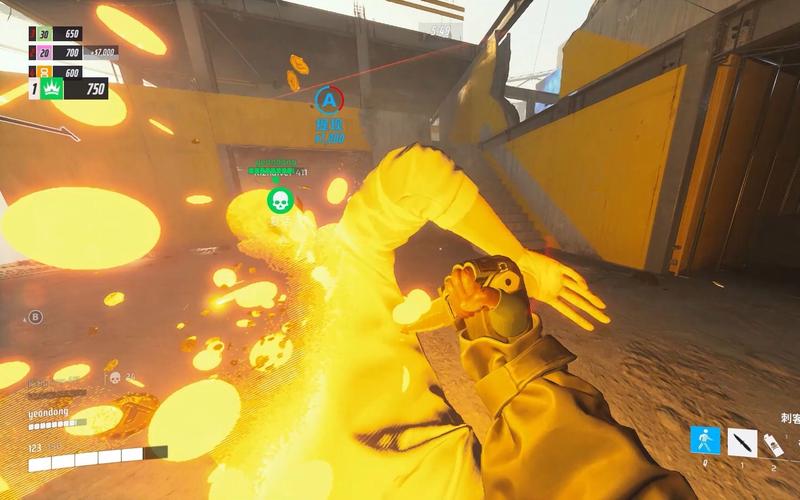The width and height of the screenshot is (800, 500).
Task: Select the green crown team score row
Action: (x=68, y=89)
